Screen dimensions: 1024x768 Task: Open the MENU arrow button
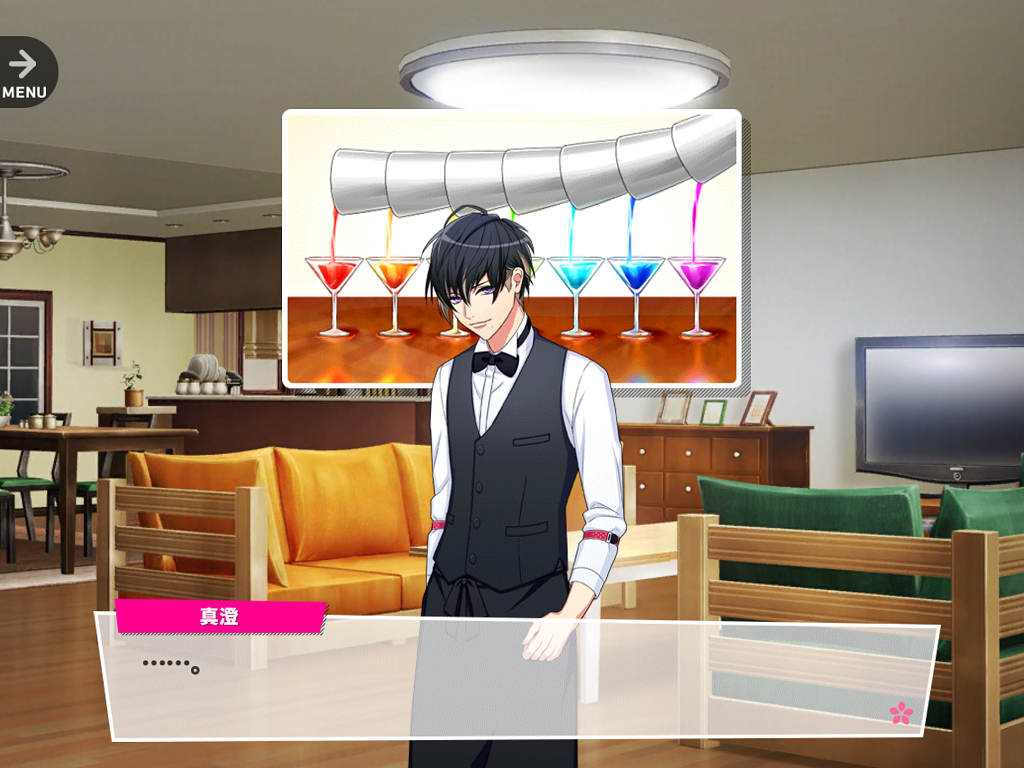(x=24, y=71)
